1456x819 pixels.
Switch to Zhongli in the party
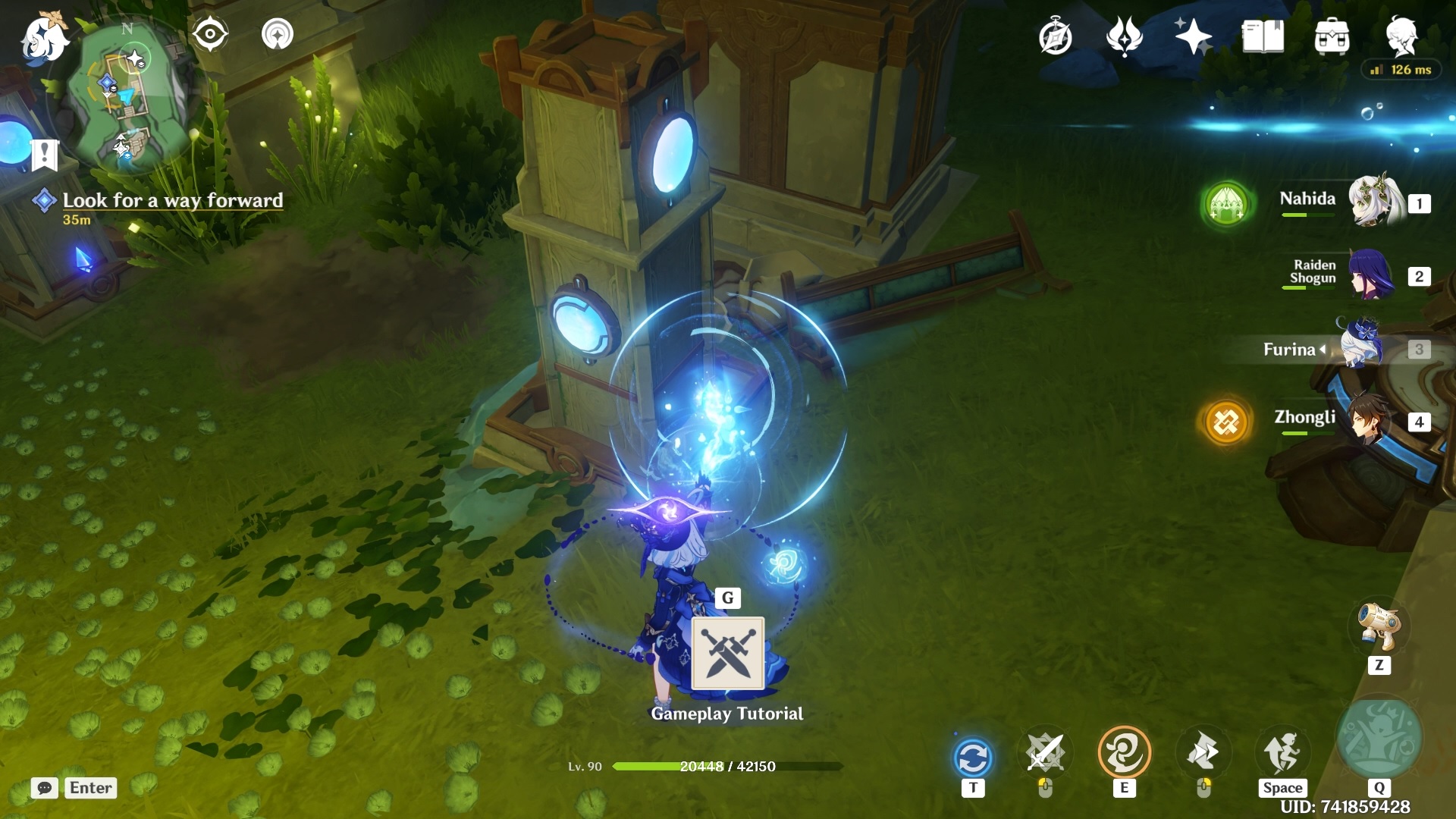[1370, 419]
